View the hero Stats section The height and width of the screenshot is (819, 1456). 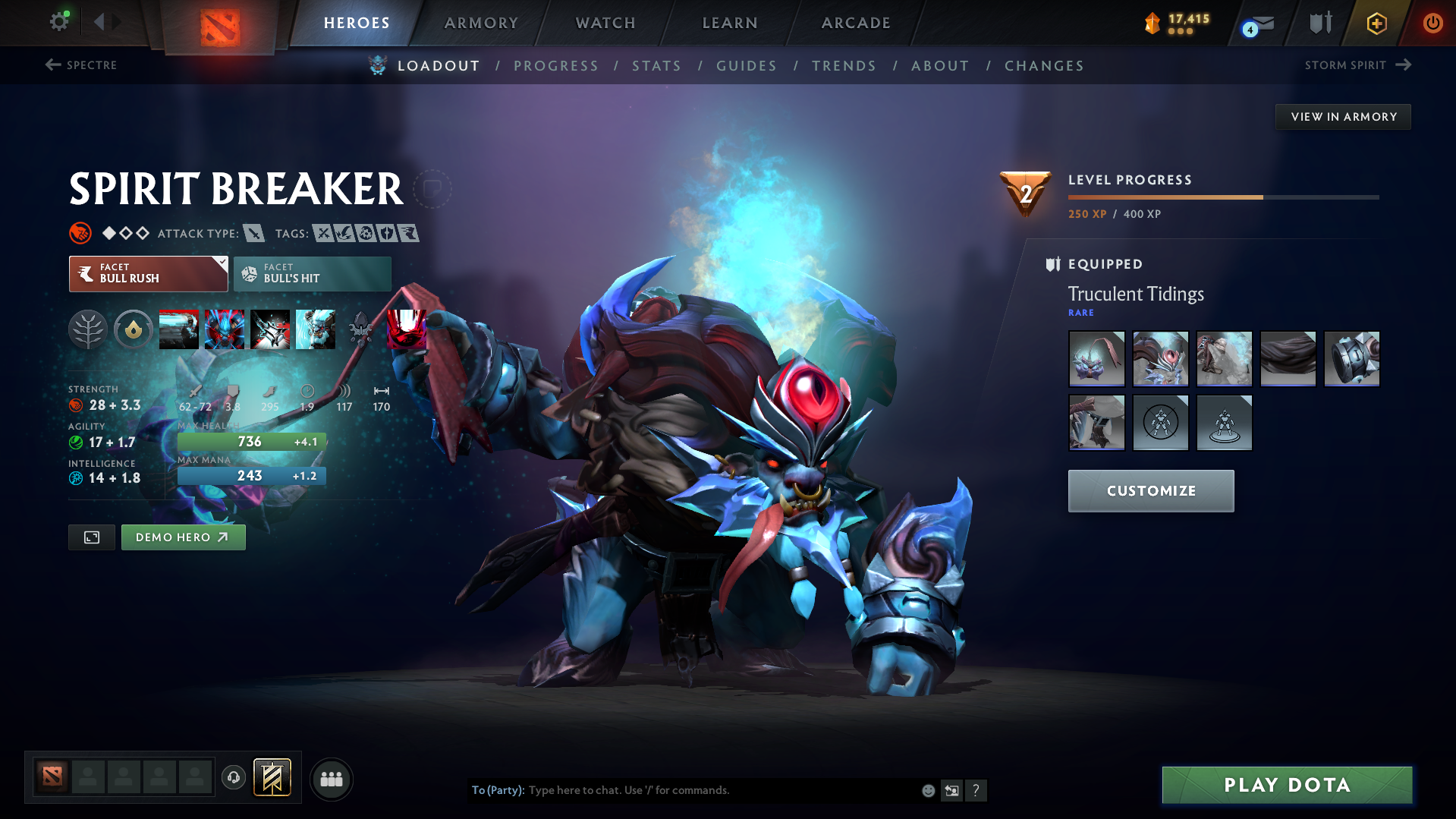[x=657, y=66]
